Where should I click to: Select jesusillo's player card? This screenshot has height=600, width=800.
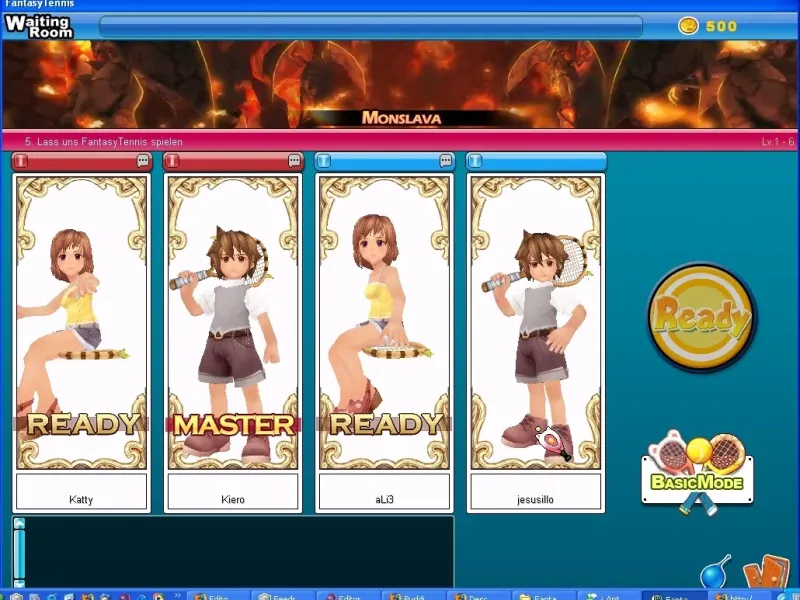point(536,322)
